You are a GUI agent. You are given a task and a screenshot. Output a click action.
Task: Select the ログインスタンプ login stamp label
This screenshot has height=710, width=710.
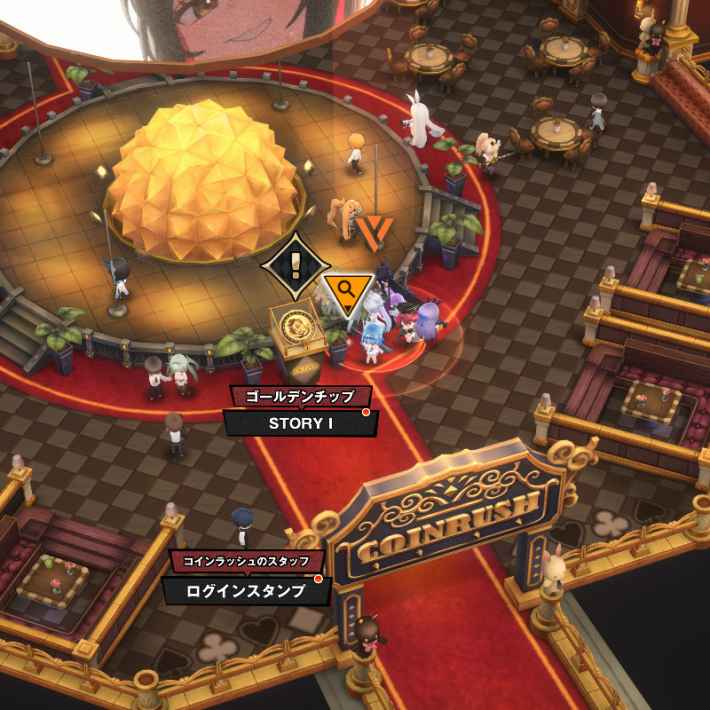pyautogui.click(x=245, y=590)
